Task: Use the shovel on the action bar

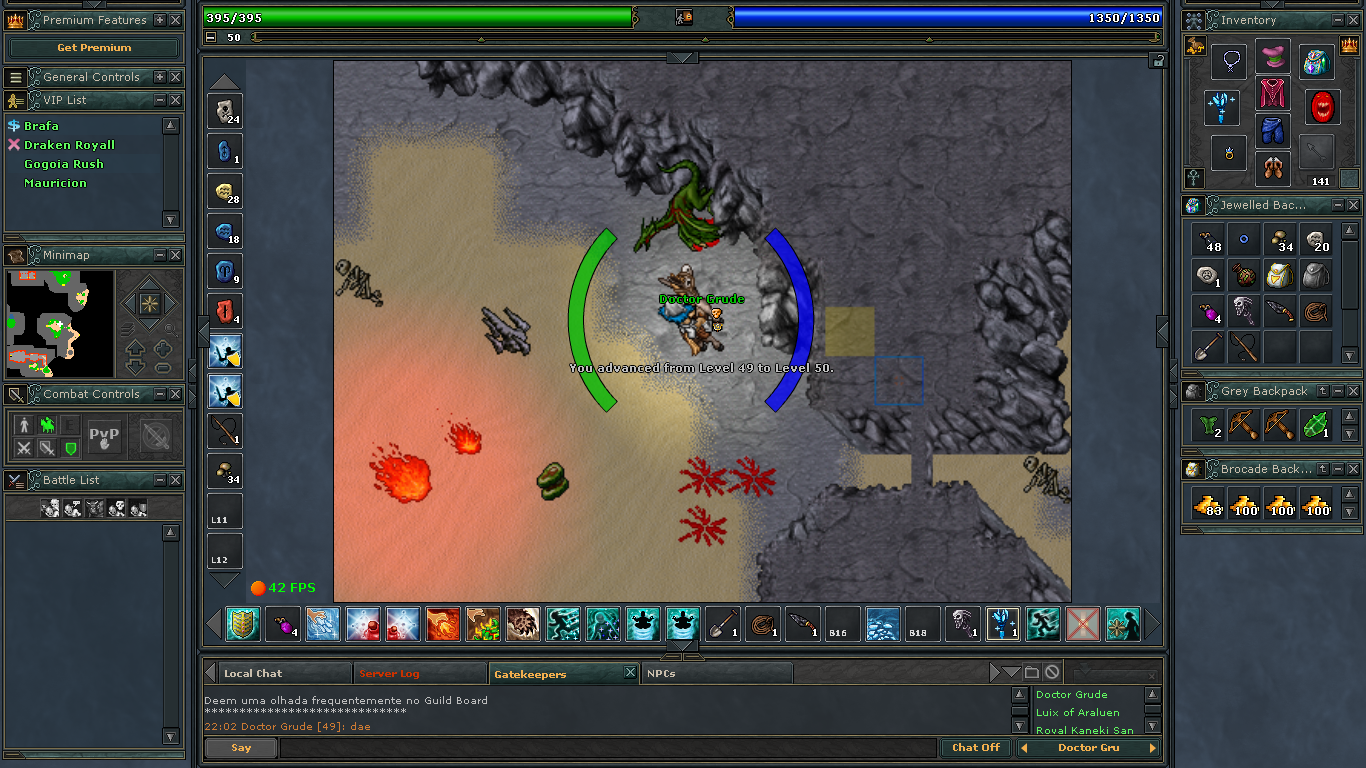Action: (723, 624)
